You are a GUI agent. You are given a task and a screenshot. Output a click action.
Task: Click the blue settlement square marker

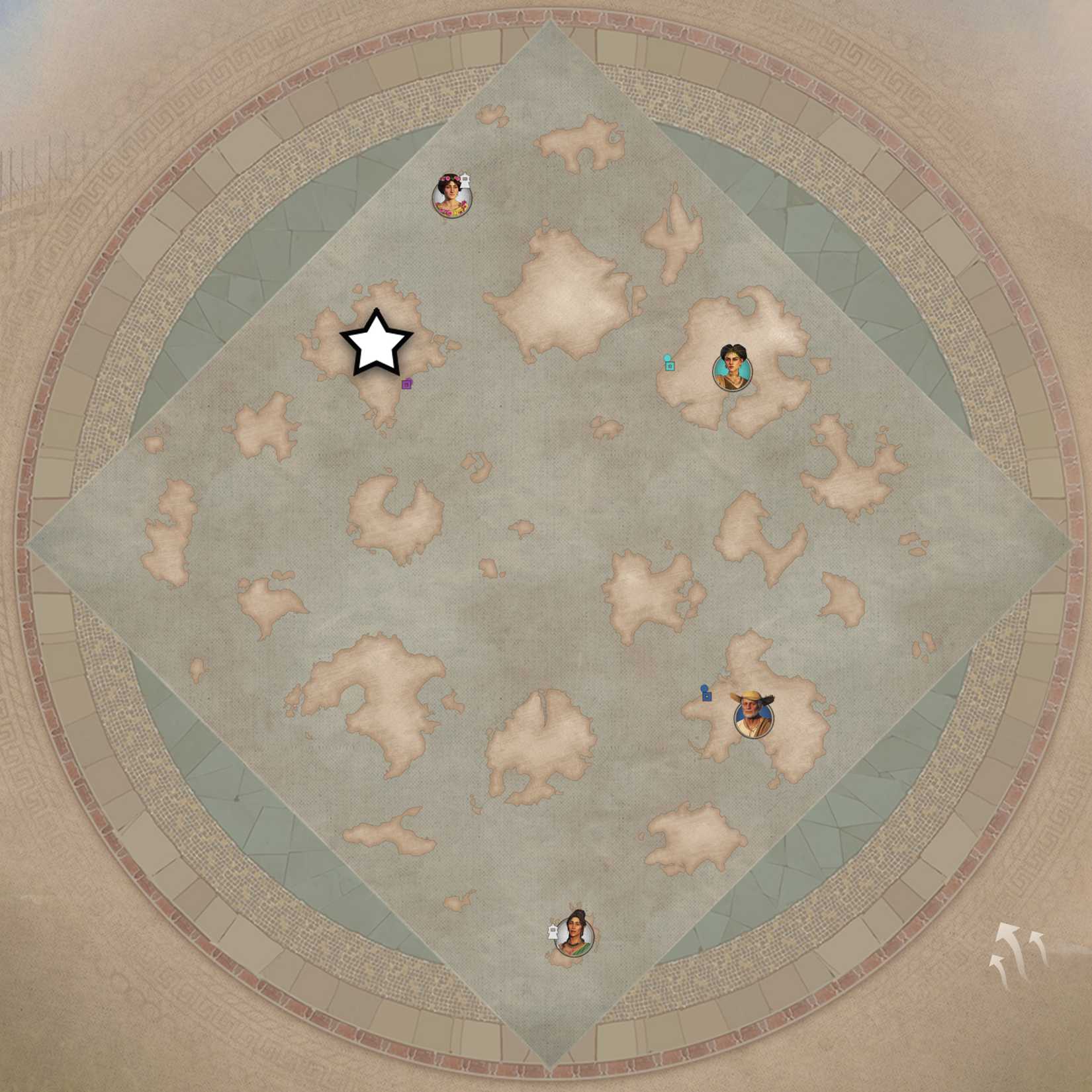pos(707,696)
